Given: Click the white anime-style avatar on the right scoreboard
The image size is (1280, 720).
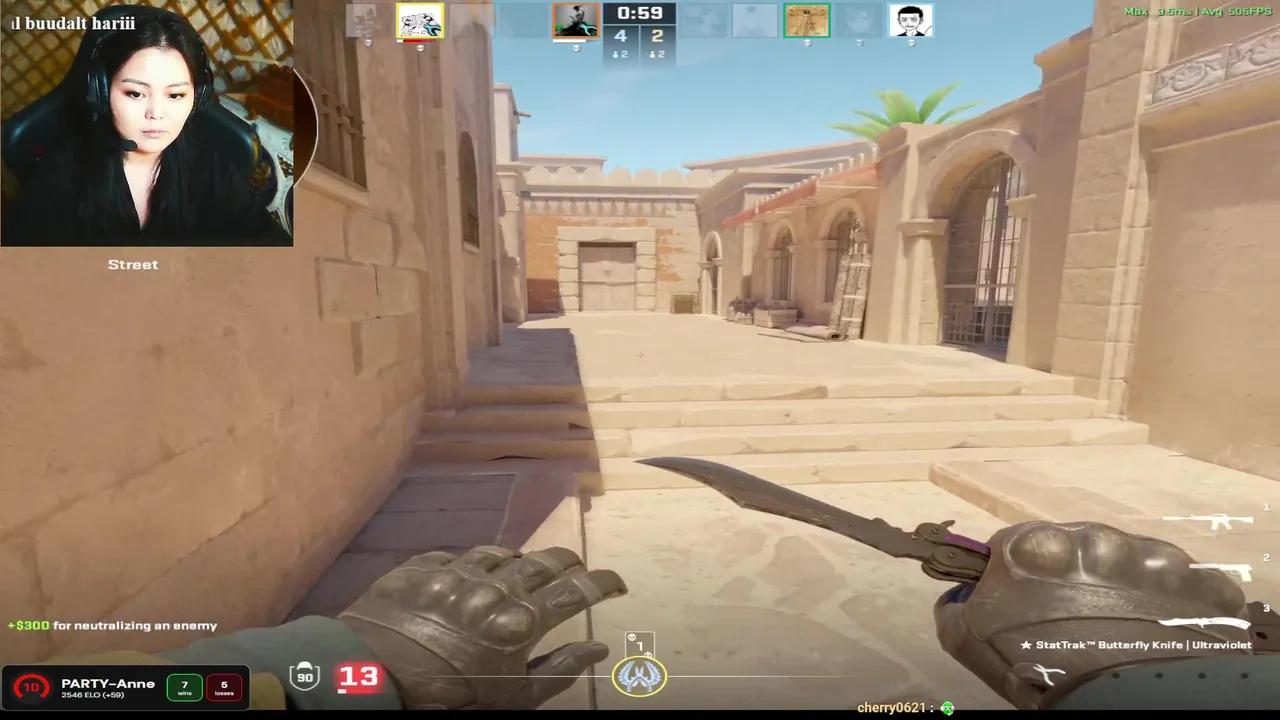Looking at the screenshot, I should click(911, 20).
